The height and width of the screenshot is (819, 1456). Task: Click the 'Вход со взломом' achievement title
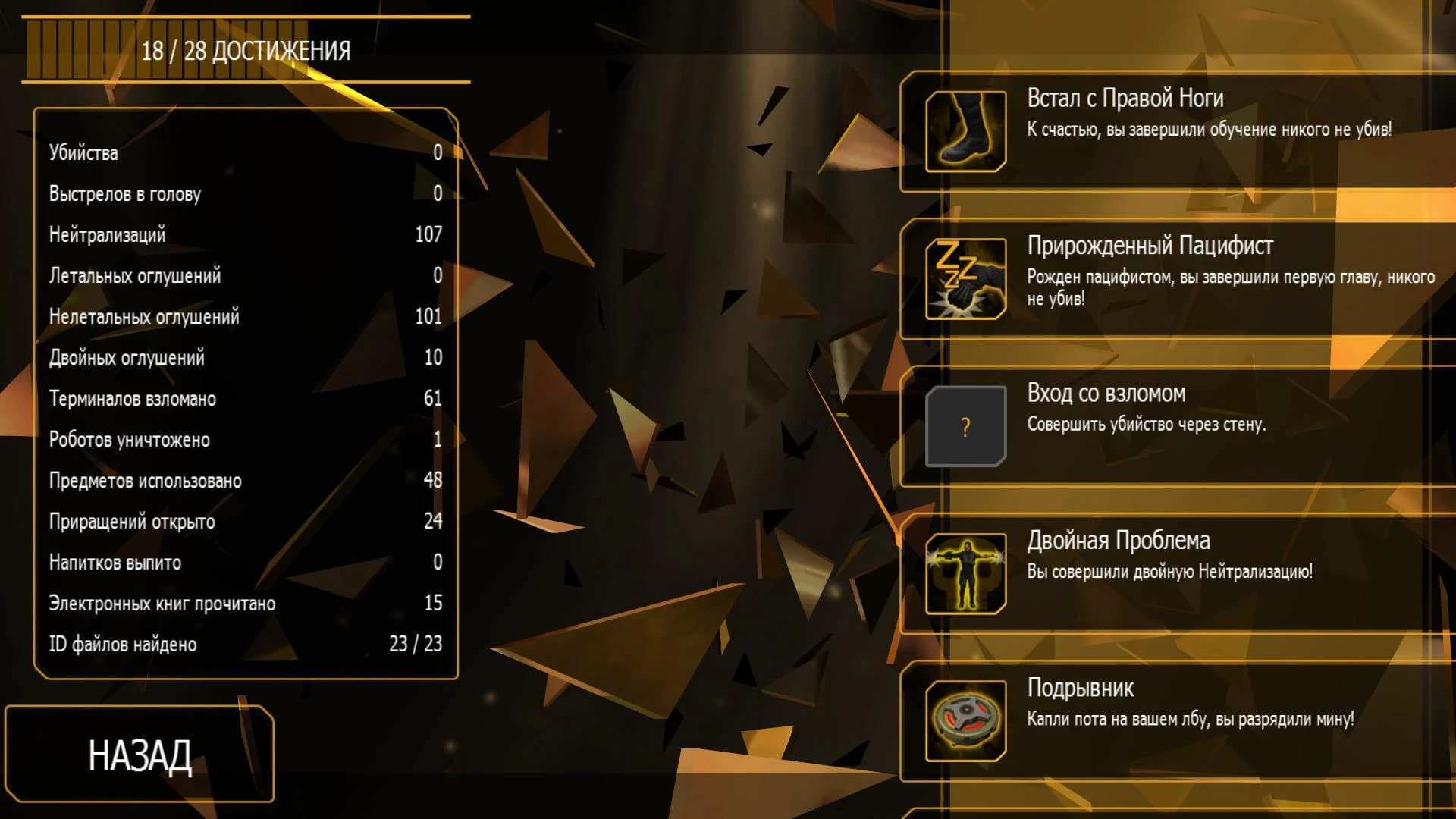[x=1106, y=394]
